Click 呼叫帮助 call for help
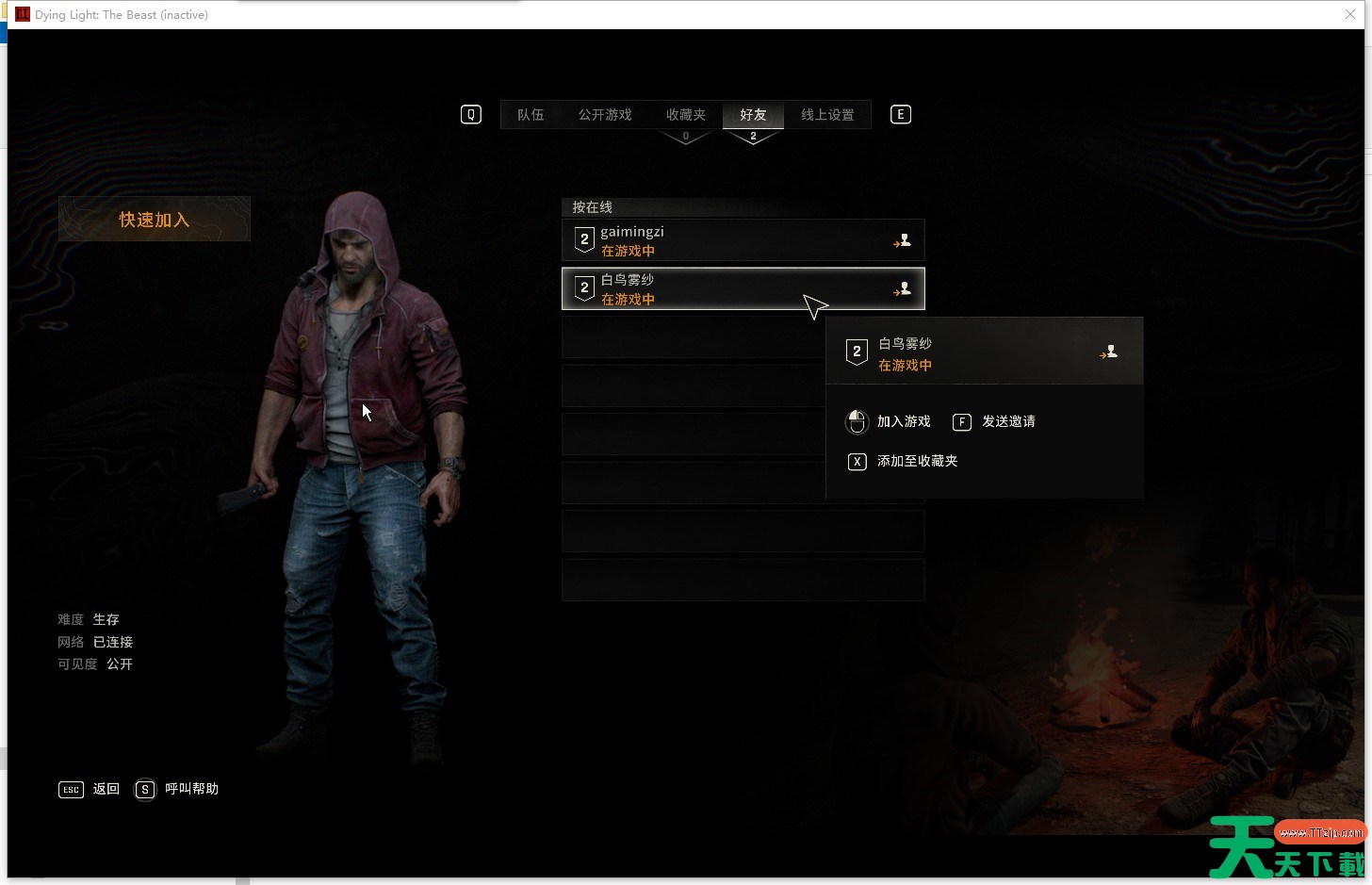The image size is (1372, 885). pos(190,789)
